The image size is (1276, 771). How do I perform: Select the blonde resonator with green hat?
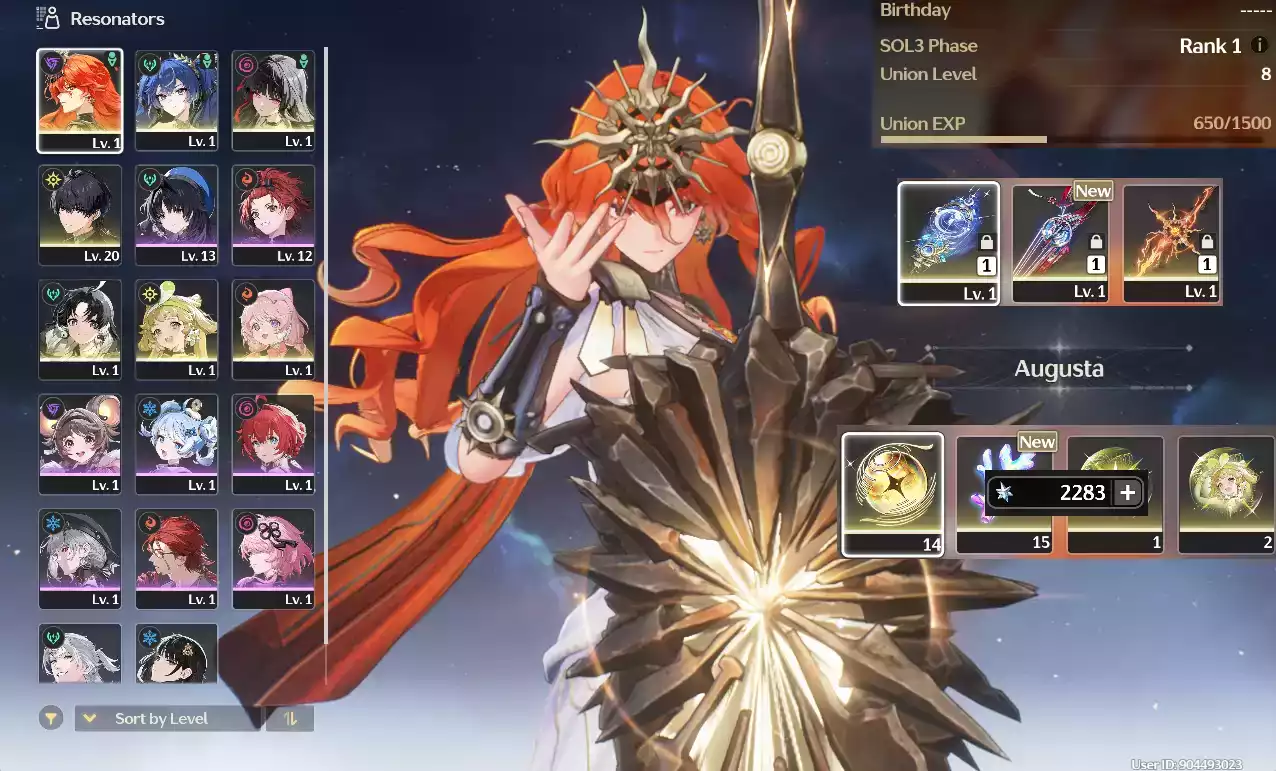point(177,329)
